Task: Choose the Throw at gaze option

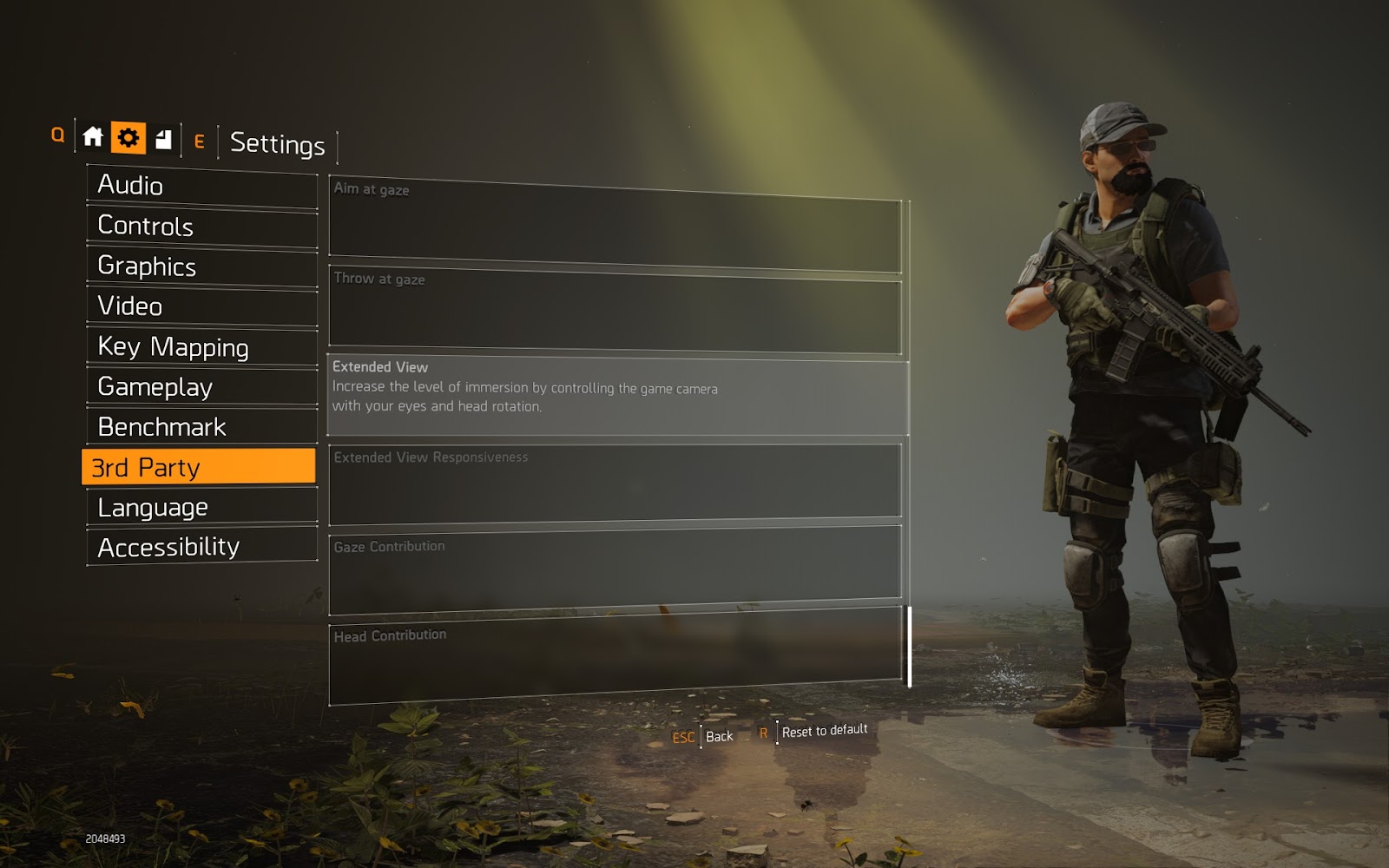Action: tap(615, 312)
